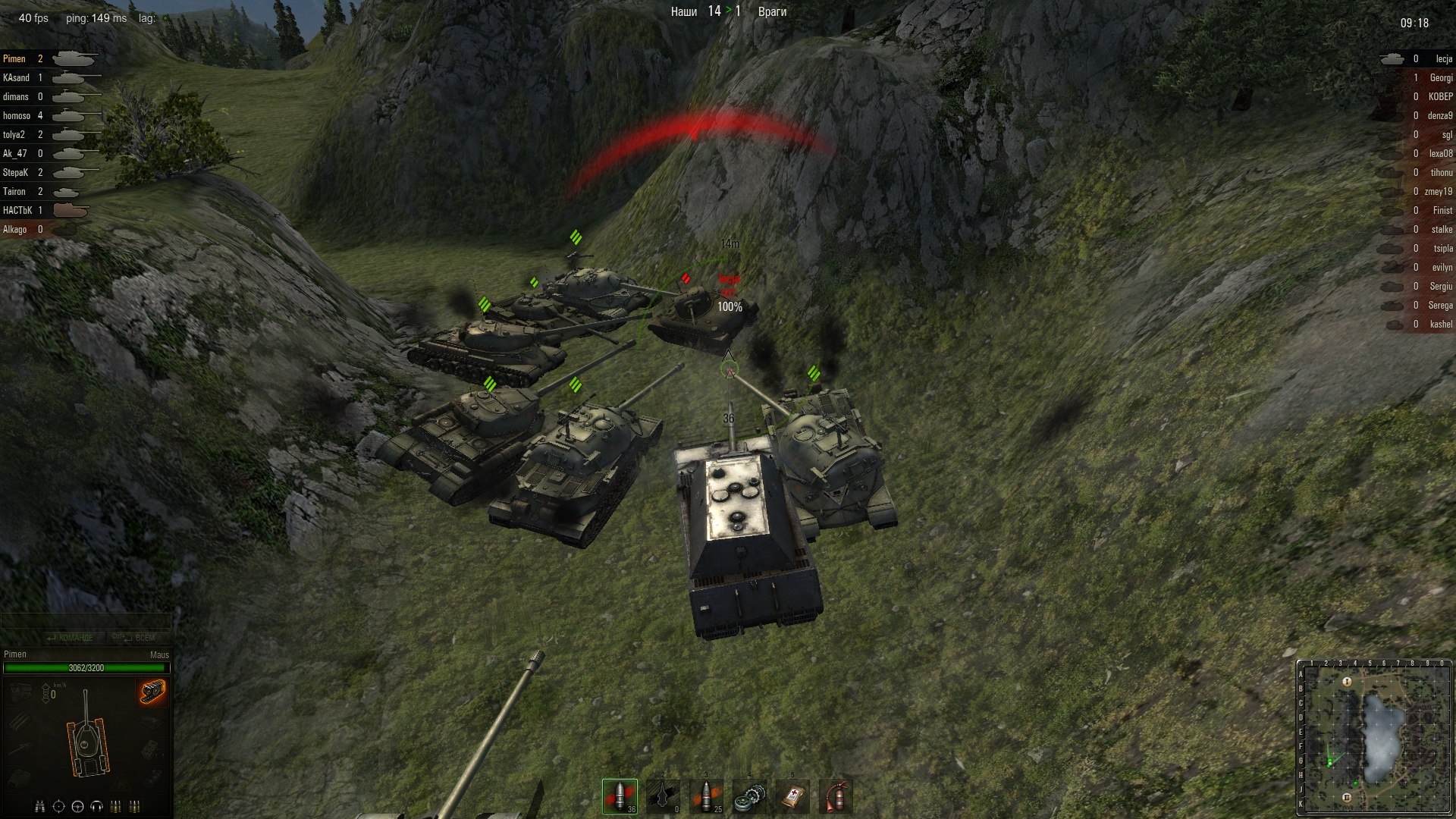Use the first aid kit consumable
The image size is (1456, 819).
tap(792, 796)
